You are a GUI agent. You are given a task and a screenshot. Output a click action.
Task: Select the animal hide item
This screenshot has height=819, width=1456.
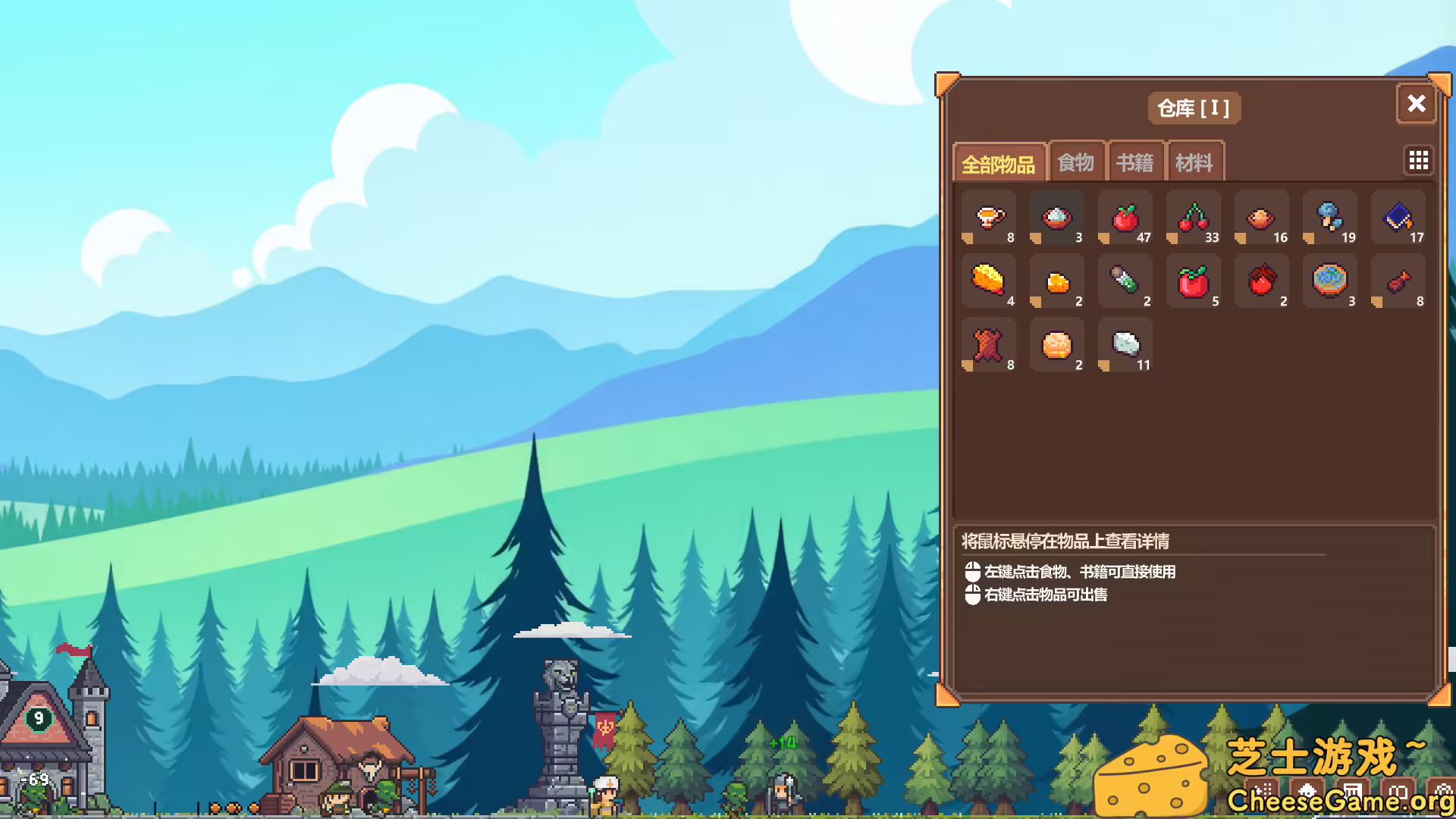pos(988,345)
